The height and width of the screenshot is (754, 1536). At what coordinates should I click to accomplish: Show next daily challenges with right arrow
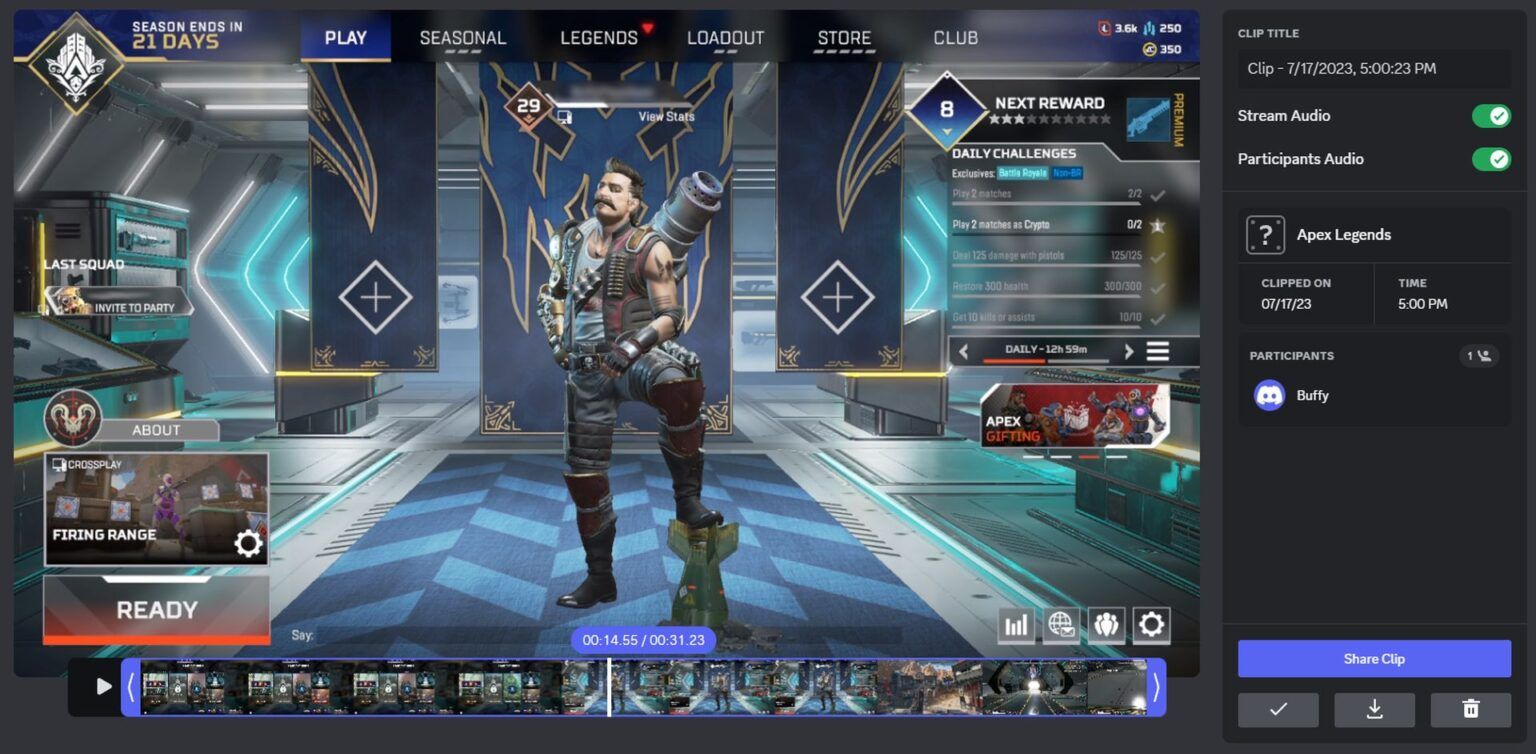click(1129, 351)
